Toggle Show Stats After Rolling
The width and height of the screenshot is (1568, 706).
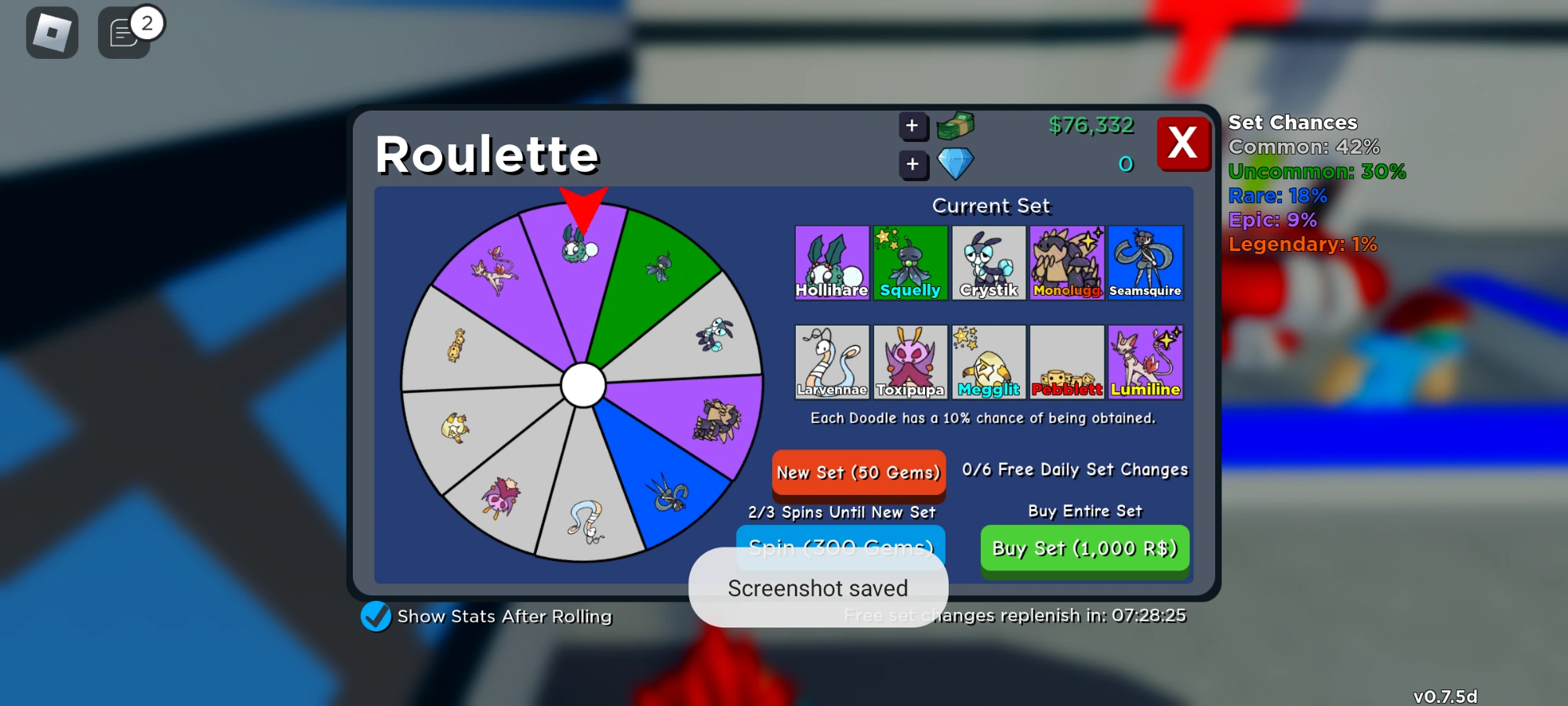[x=376, y=617]
